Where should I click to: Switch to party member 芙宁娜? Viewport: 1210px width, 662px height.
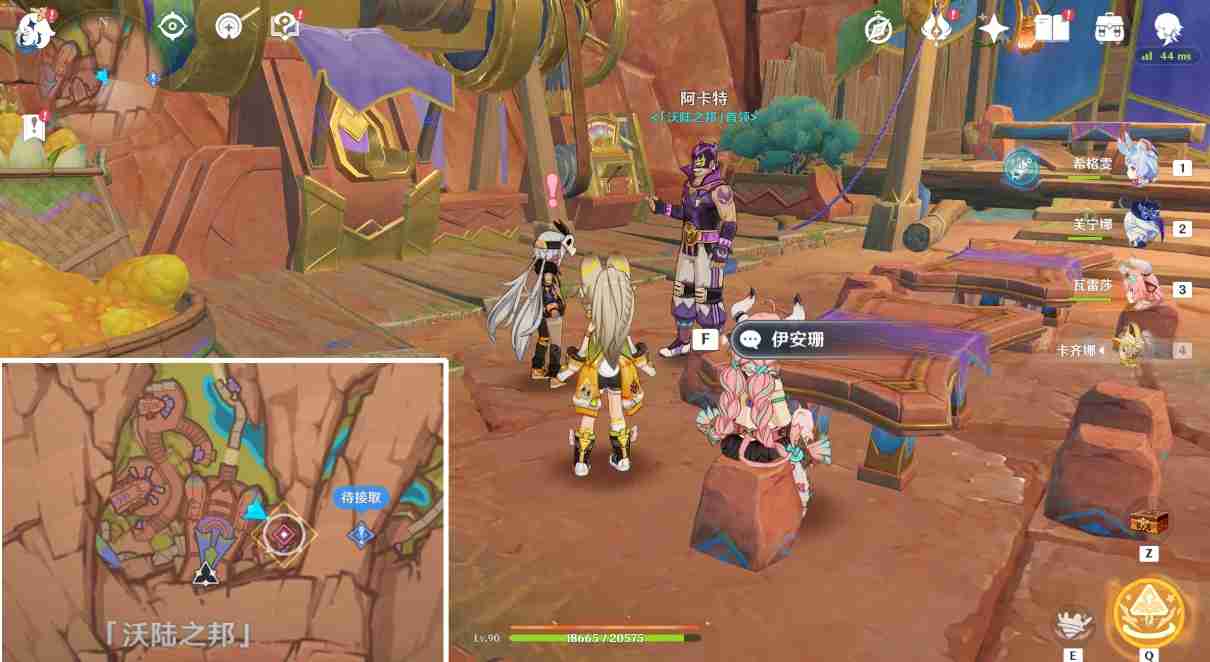pyautogui.click(x=1139, y=225)
